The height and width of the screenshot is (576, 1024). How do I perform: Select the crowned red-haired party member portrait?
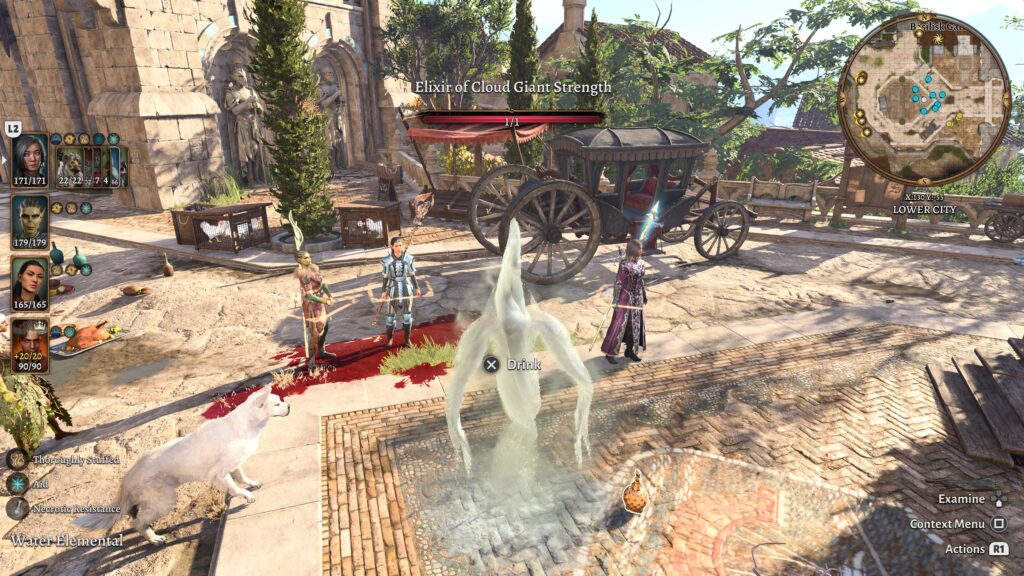[x=30, y=339]
